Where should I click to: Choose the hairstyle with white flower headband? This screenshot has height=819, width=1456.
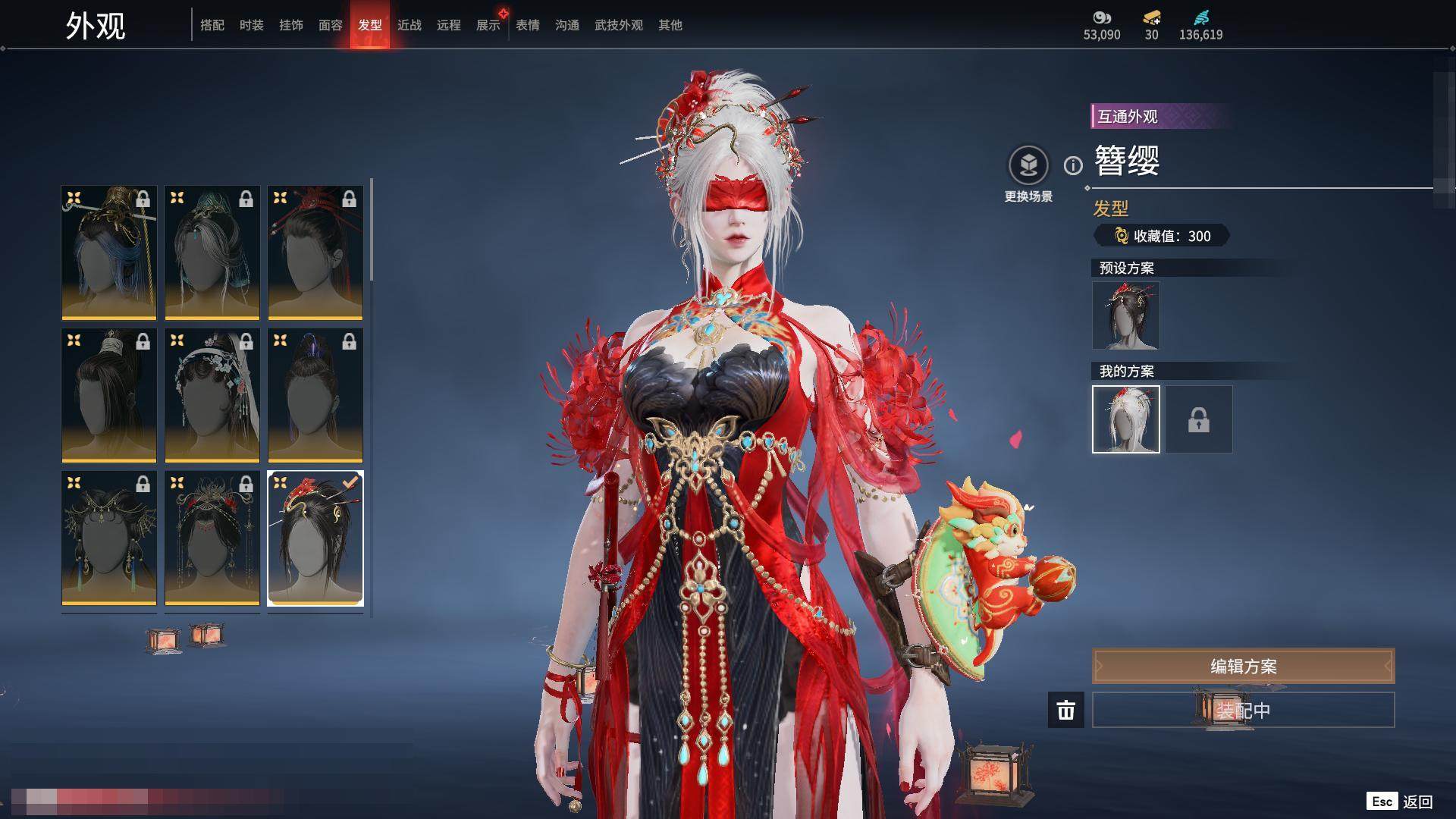(x=212, y=395)
